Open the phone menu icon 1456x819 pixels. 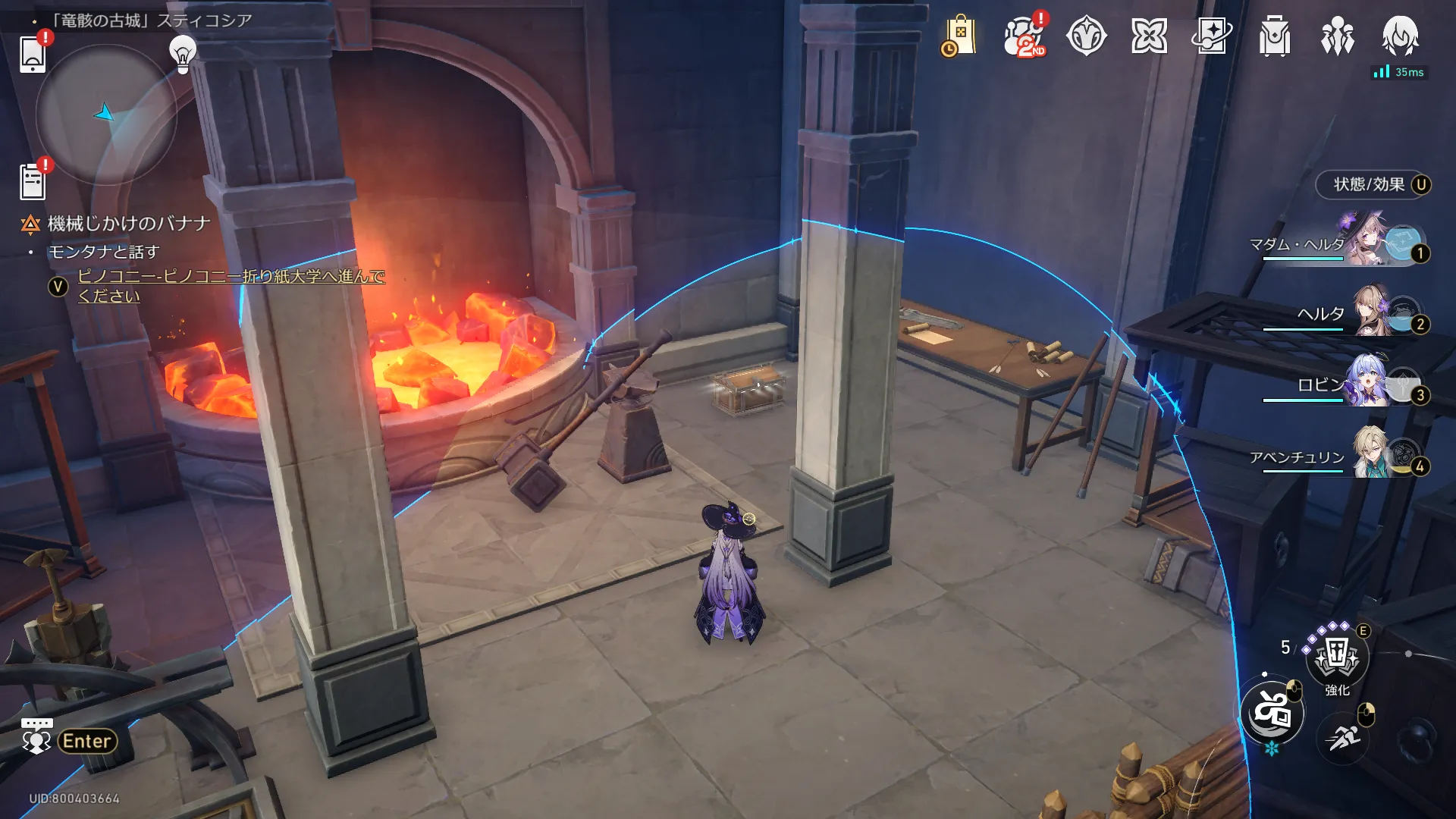33,54
